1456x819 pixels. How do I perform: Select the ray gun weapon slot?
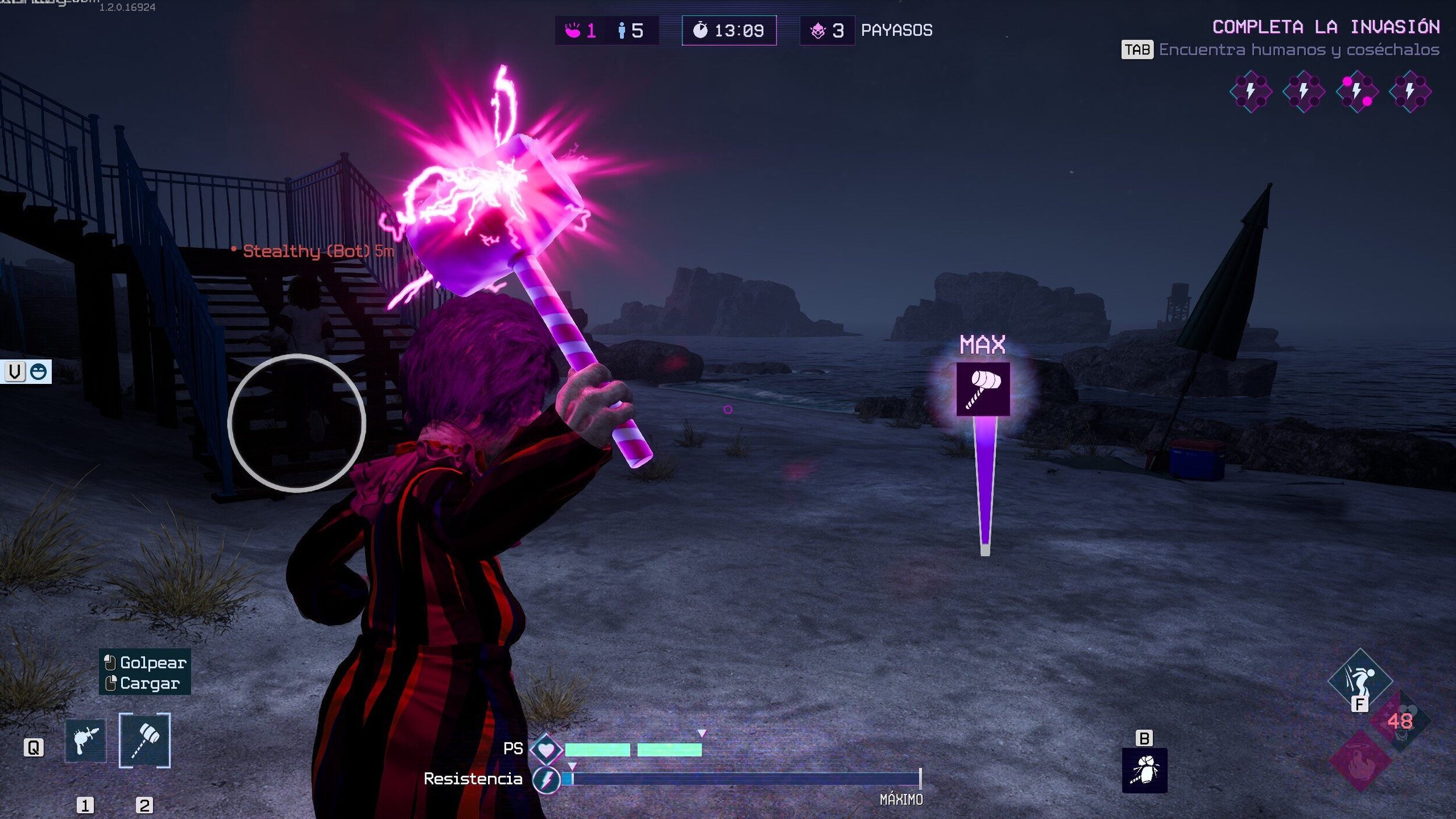[x=86, y=740]
